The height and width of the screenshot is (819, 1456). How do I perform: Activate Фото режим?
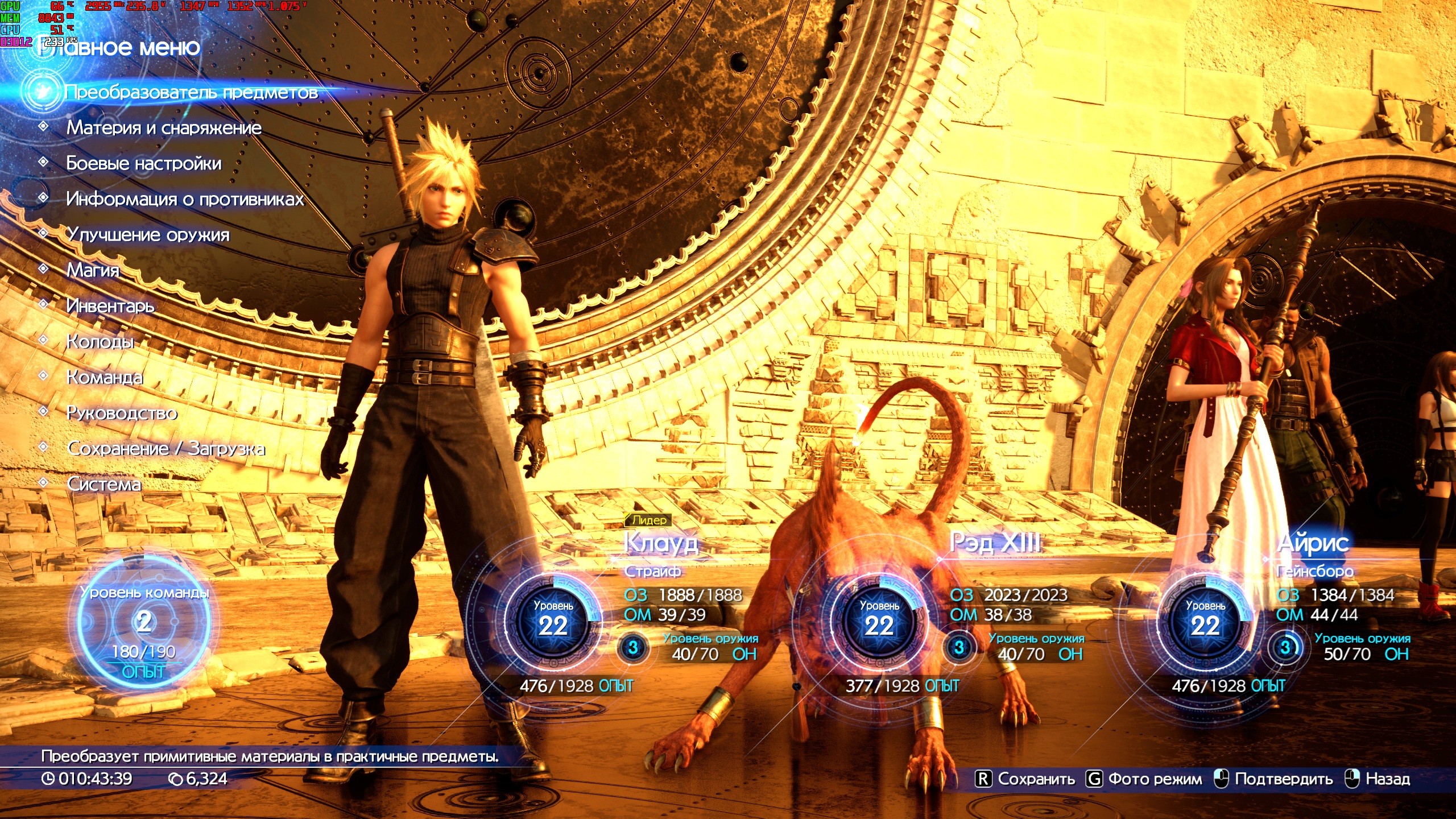pos(1144,779)
